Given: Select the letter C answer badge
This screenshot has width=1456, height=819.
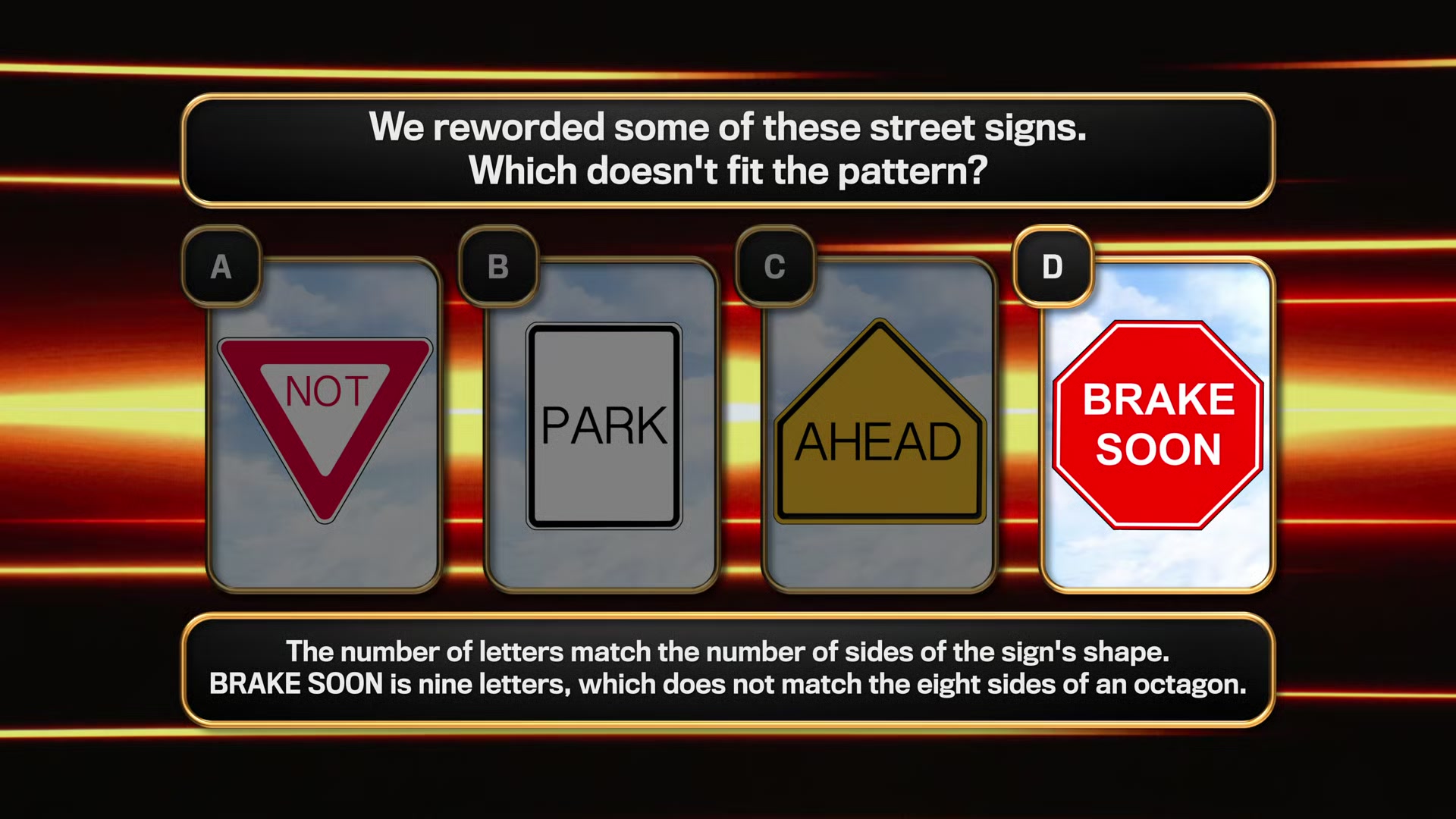Looking at the screenshot, I should tap(775, 267).
